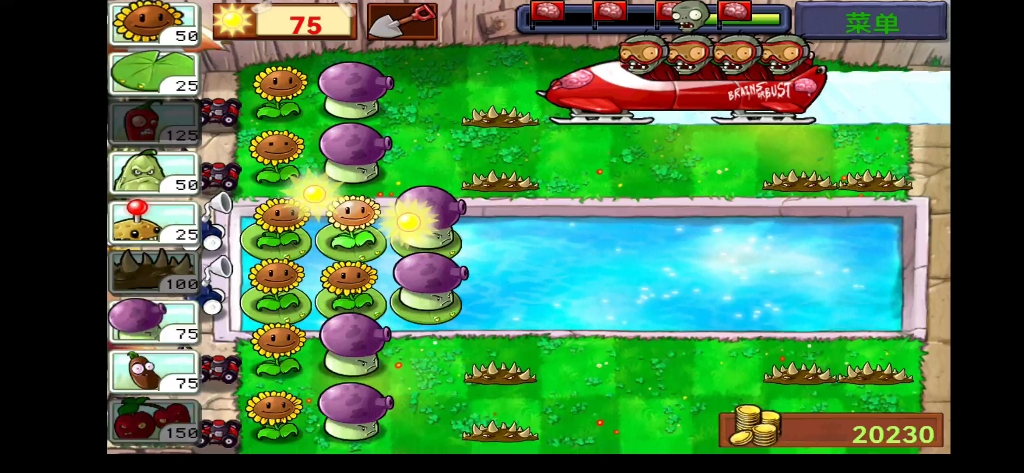Select the Squash seed packet
This screenshot has height=473, width=1024.
155,171
